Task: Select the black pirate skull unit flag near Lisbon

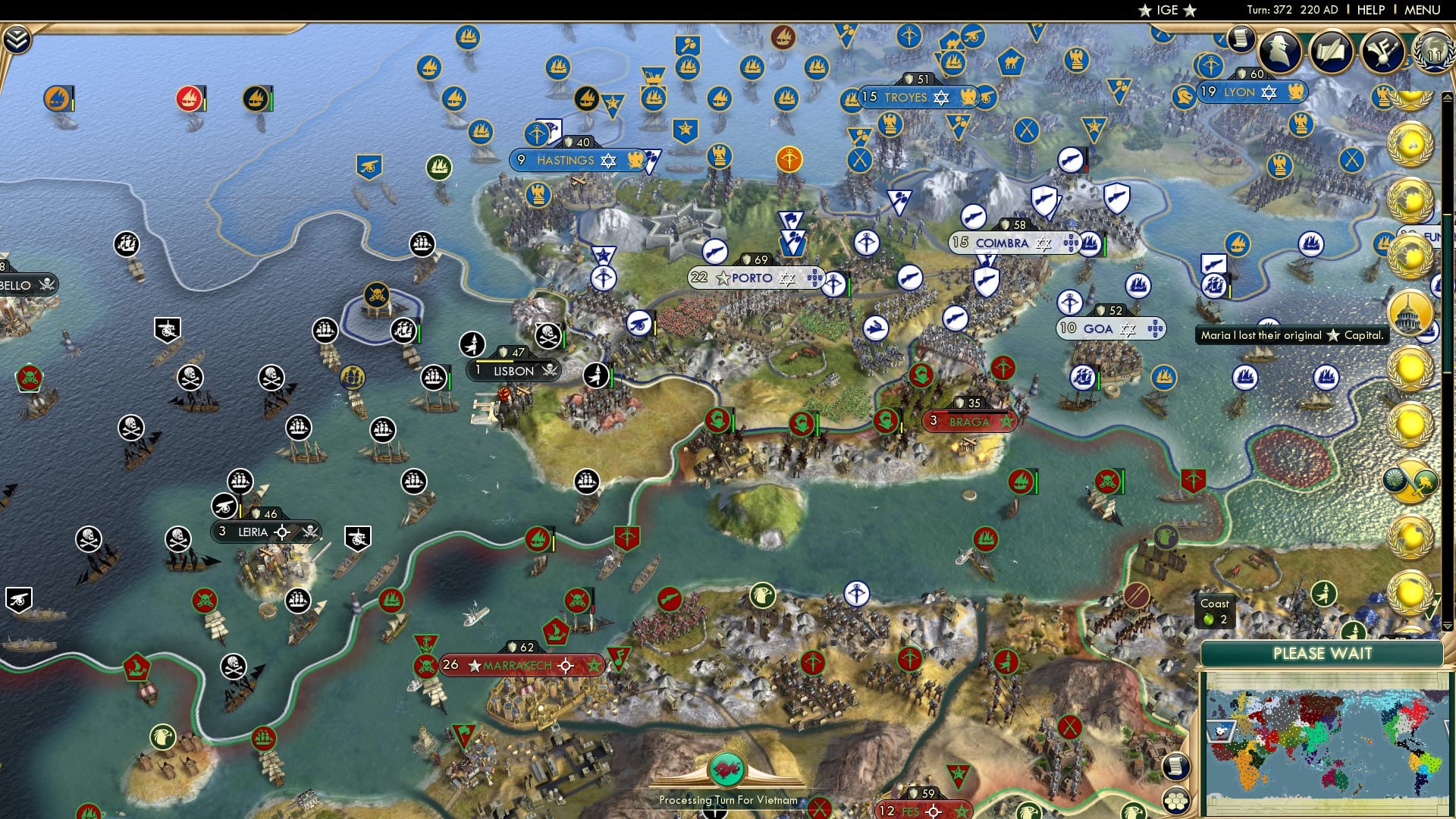Action: pos(548,335)
